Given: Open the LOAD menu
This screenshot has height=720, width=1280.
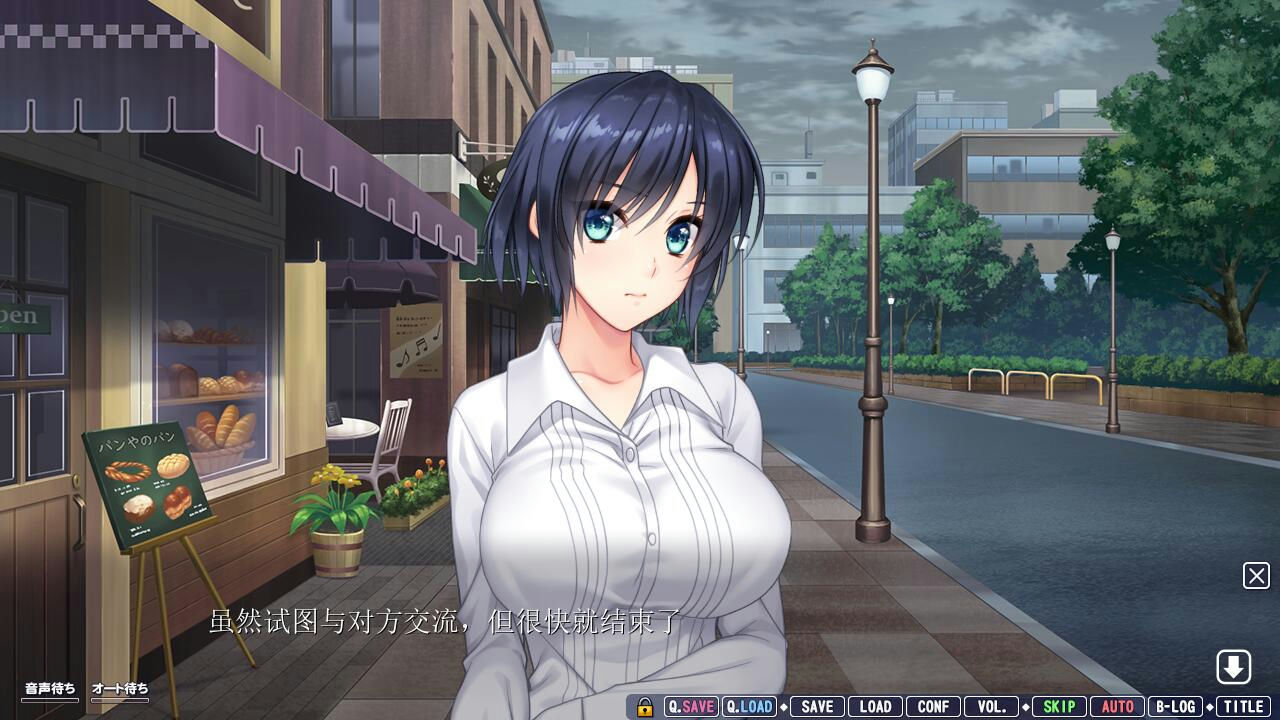Looking at the screenshot, I should 873,706.
